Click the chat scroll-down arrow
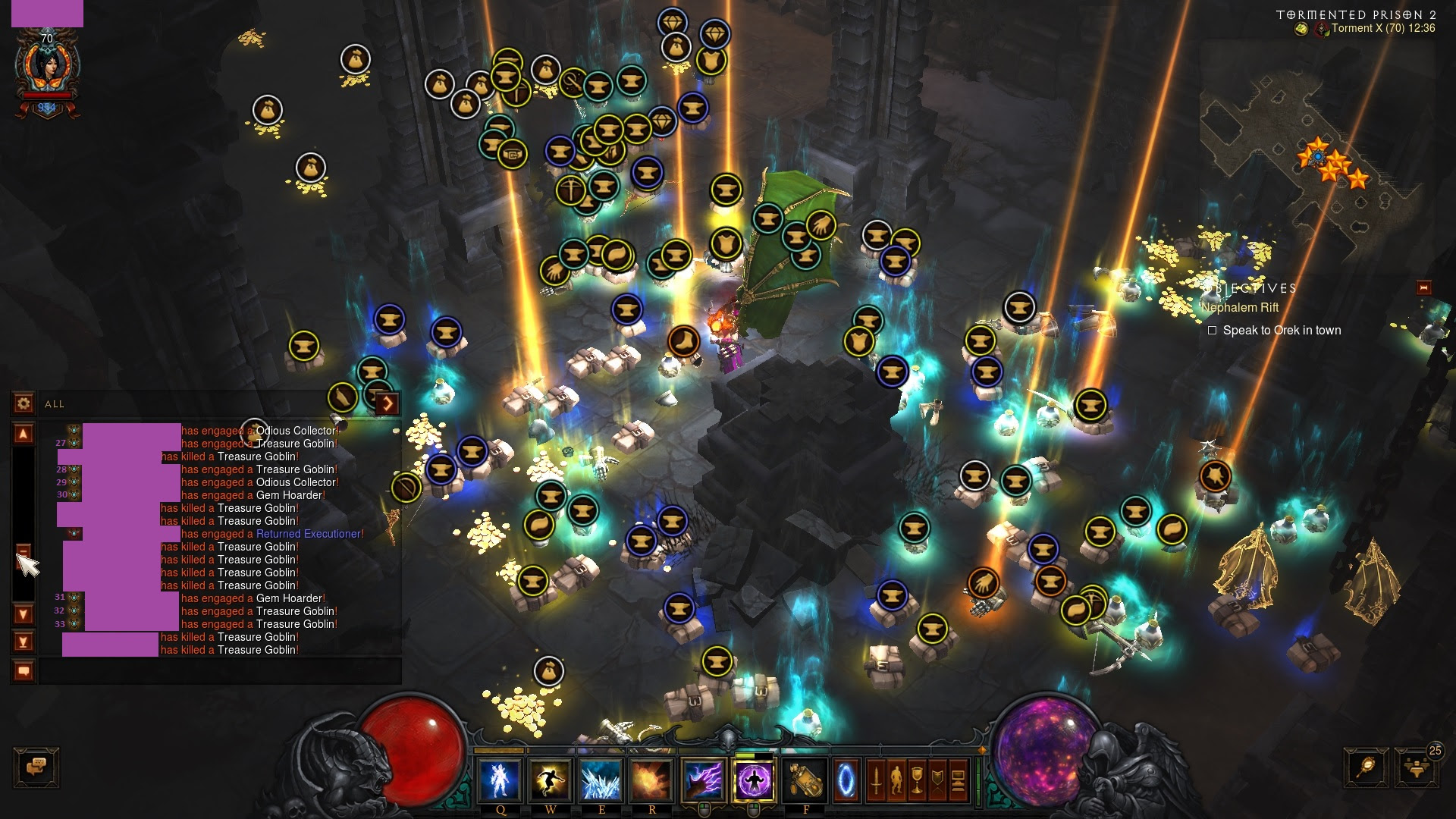The height and width of the screenshot is (819, 1456). pyautogui.click(x=24, y=613)
